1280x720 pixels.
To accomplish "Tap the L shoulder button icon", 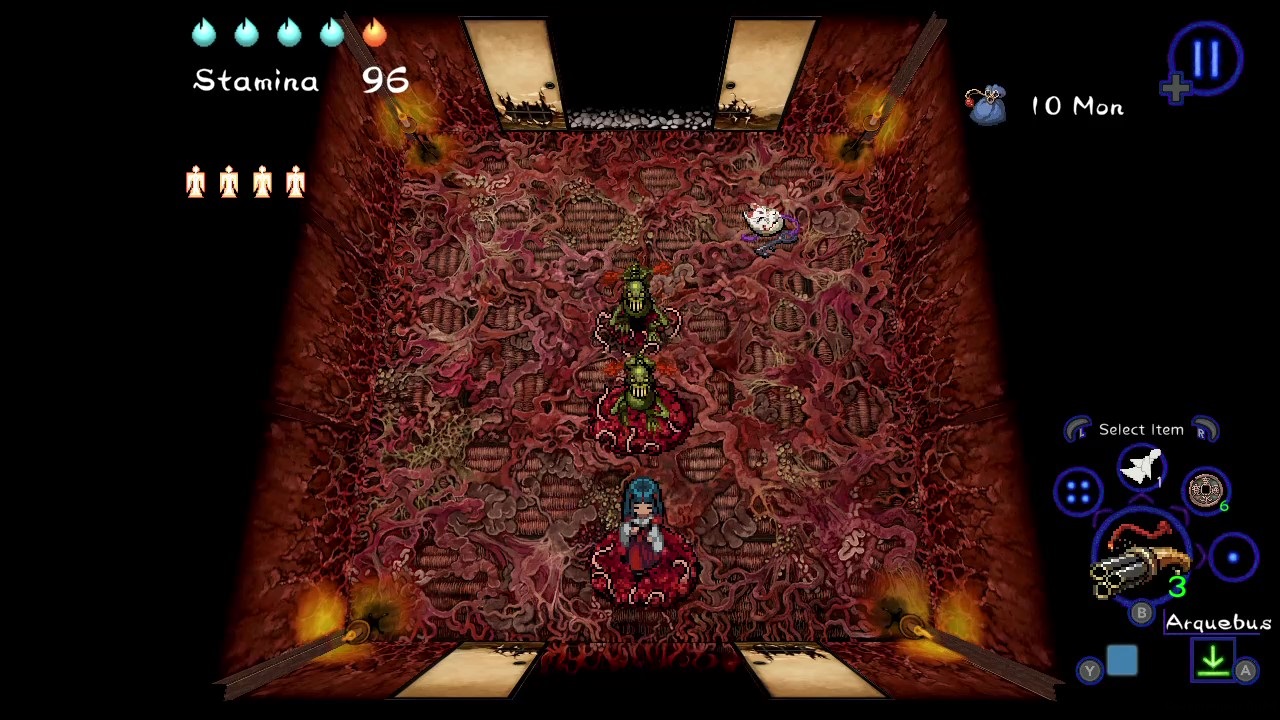I will 1078,429.
